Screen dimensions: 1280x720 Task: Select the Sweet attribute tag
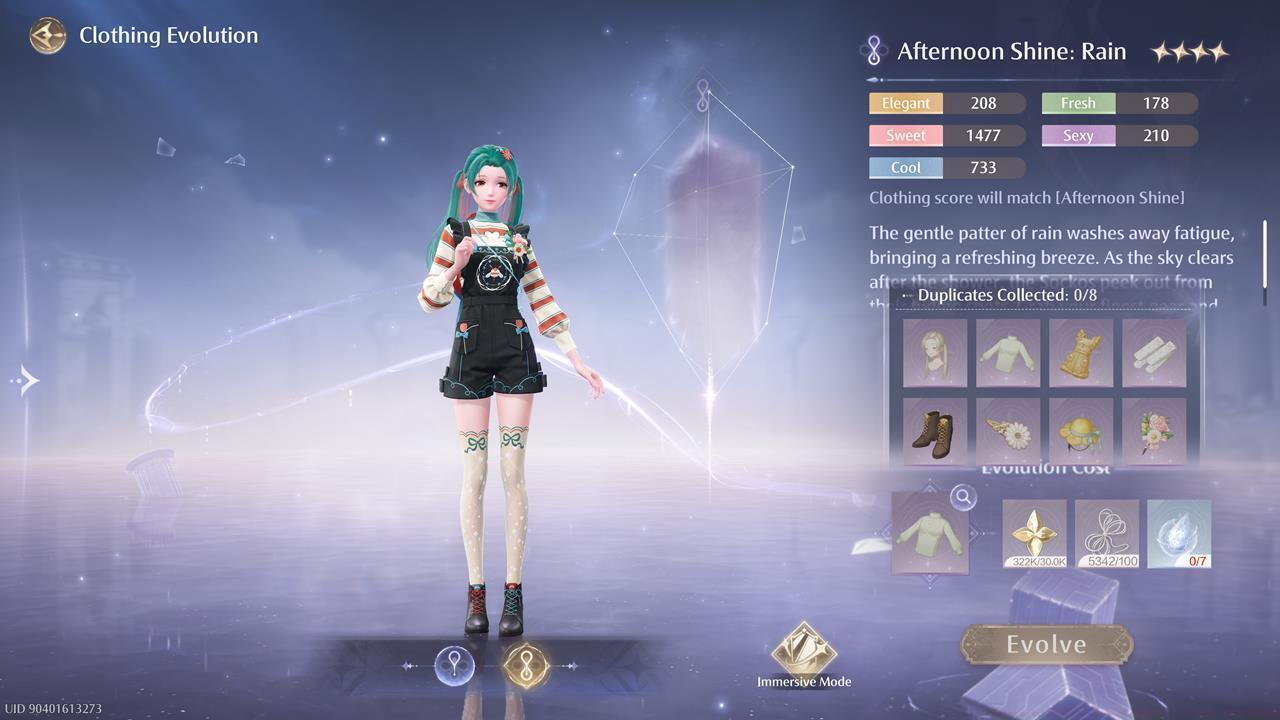point(905,135)
